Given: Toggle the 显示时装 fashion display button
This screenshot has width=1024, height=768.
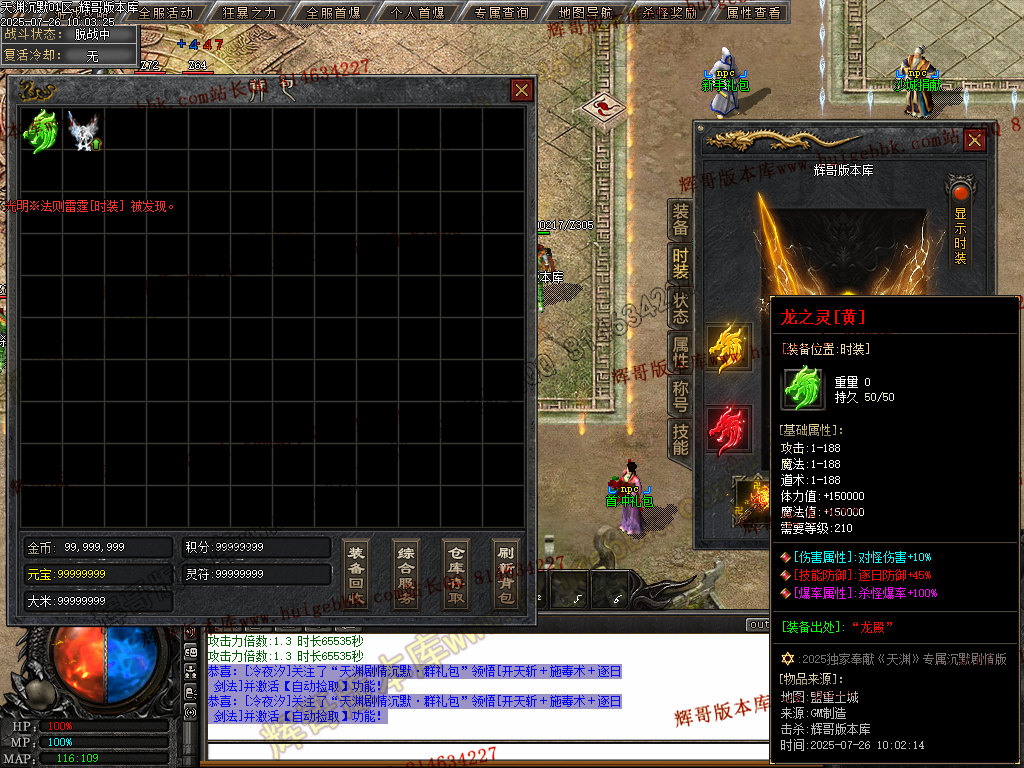Looking at the screenshot, I should (x=960, y=222).
